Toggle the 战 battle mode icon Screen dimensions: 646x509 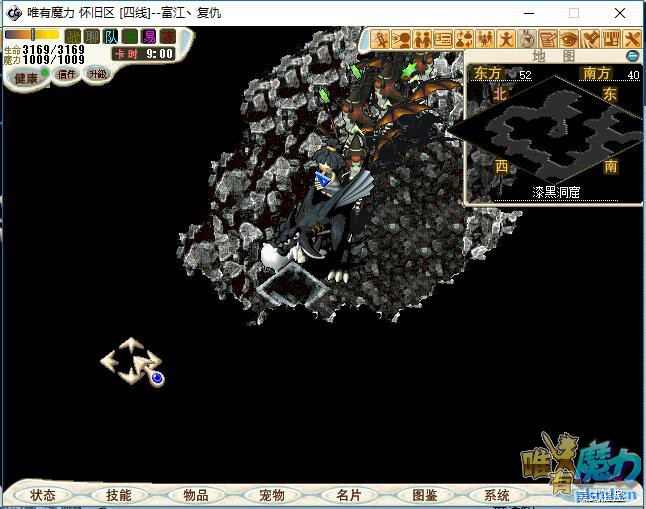72,36
